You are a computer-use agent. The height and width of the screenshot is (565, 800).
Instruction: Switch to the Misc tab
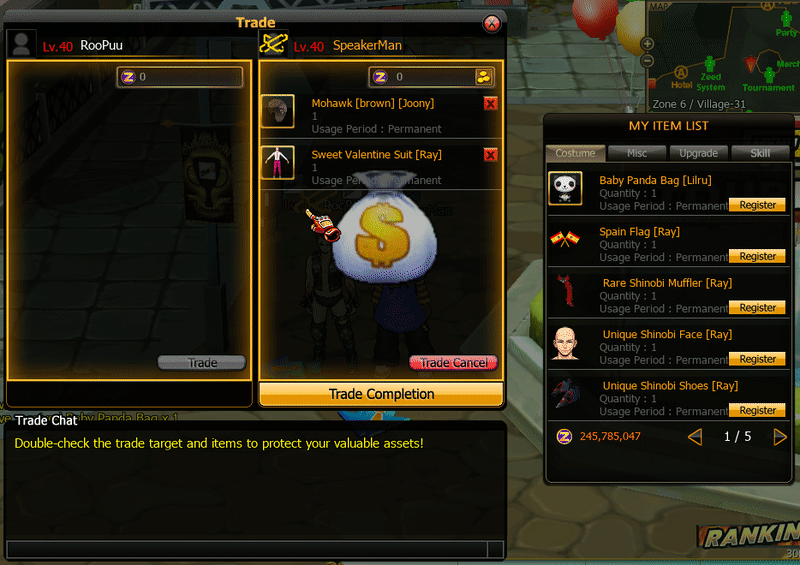pyautogui.click(x=637, y=153)
